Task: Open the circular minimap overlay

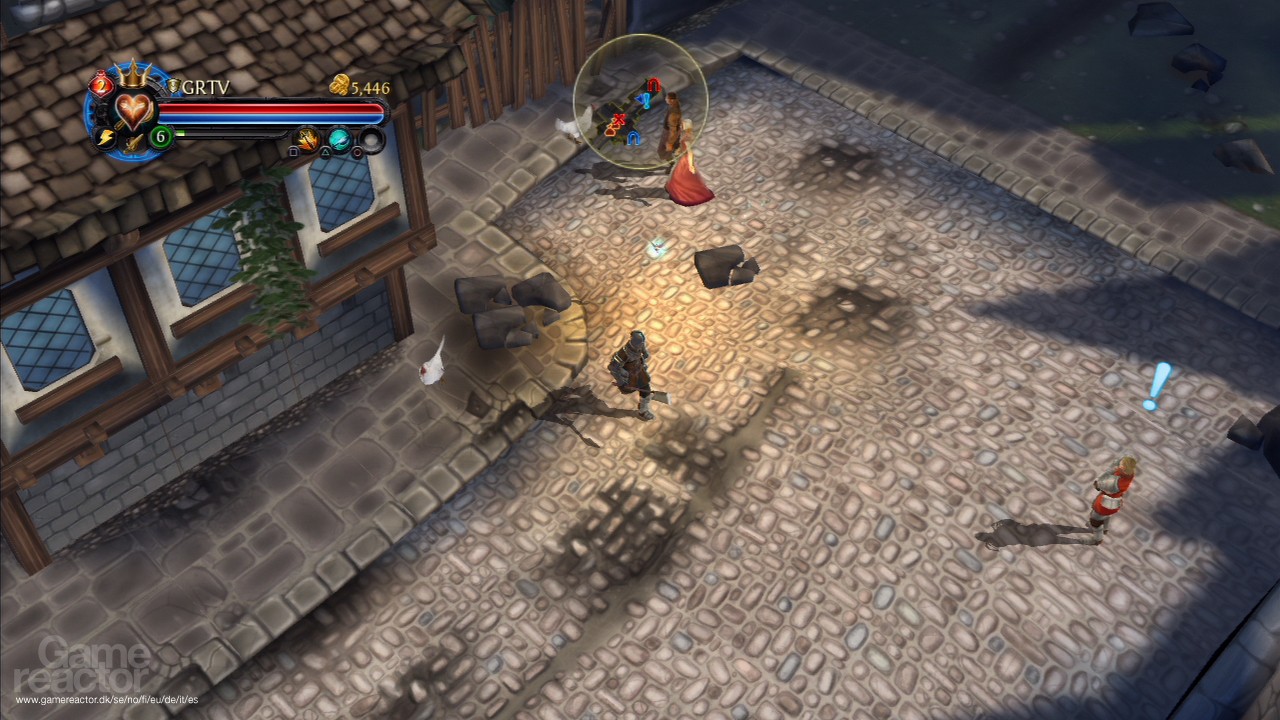Action: (x=640, y=100)
